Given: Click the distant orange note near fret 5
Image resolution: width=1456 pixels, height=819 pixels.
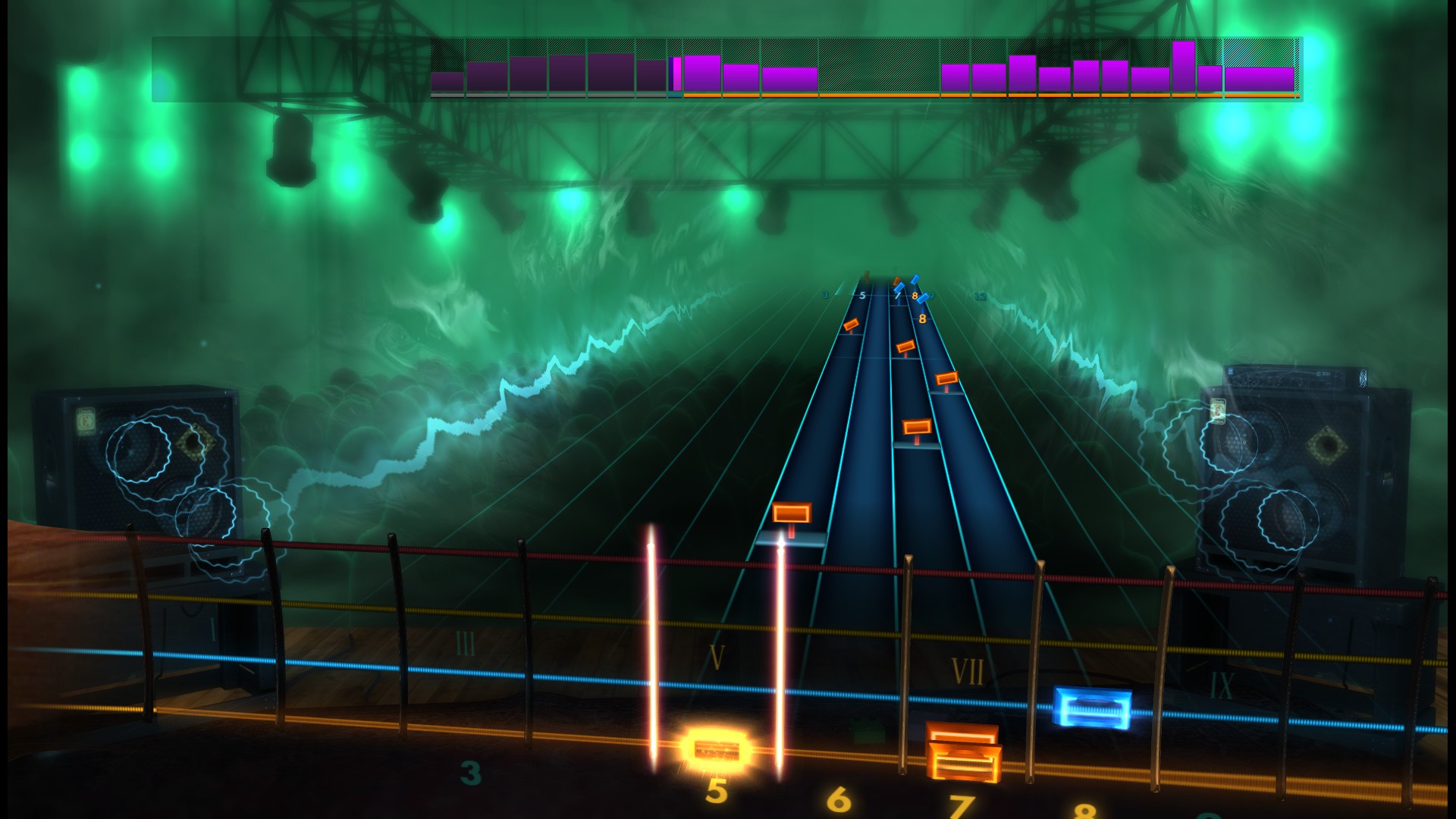Looking at the screenshot, I should [x=852, y=325].
